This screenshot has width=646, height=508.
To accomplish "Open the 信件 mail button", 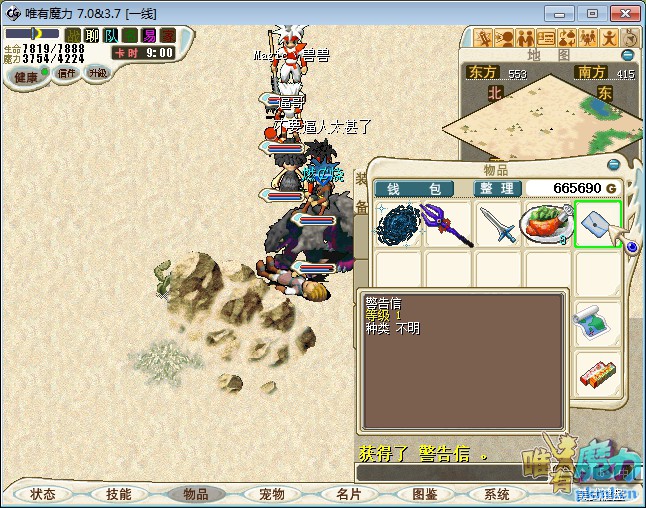I will [67, 73].
